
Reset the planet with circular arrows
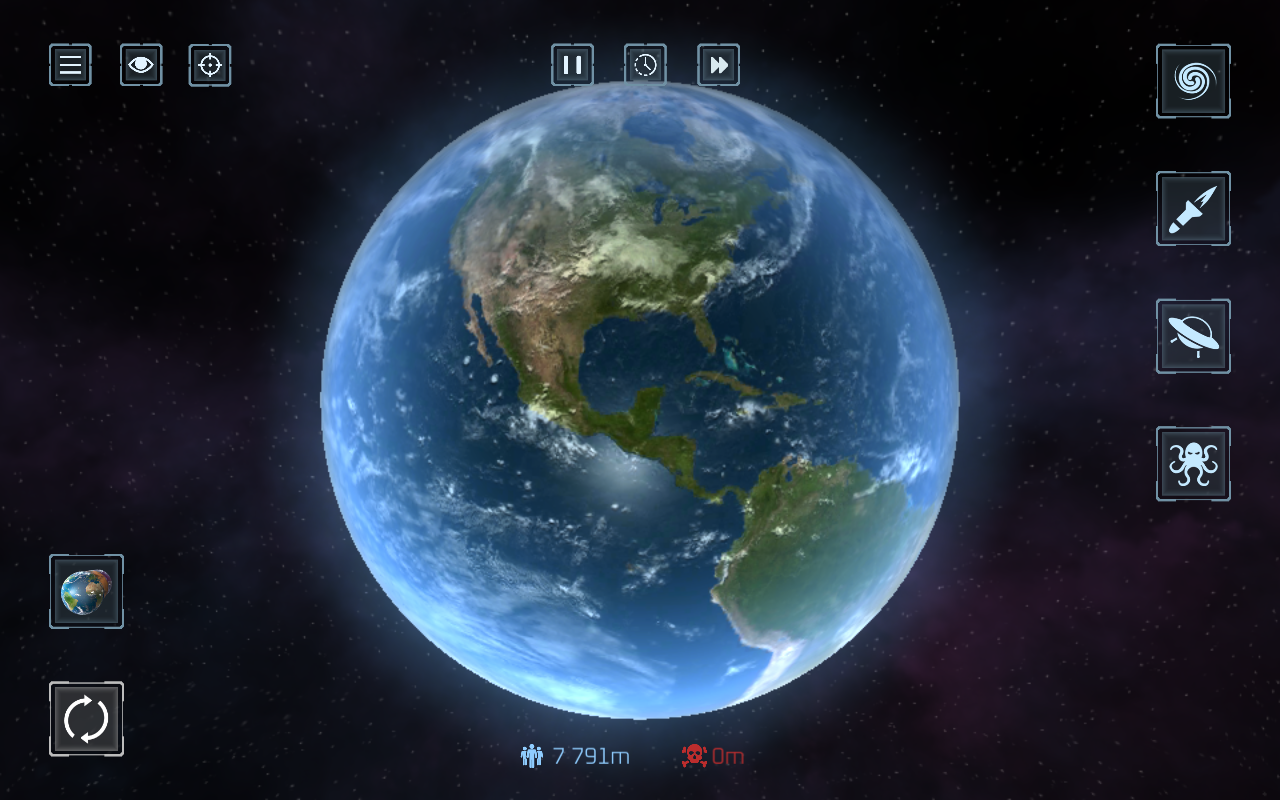point(86,719)
